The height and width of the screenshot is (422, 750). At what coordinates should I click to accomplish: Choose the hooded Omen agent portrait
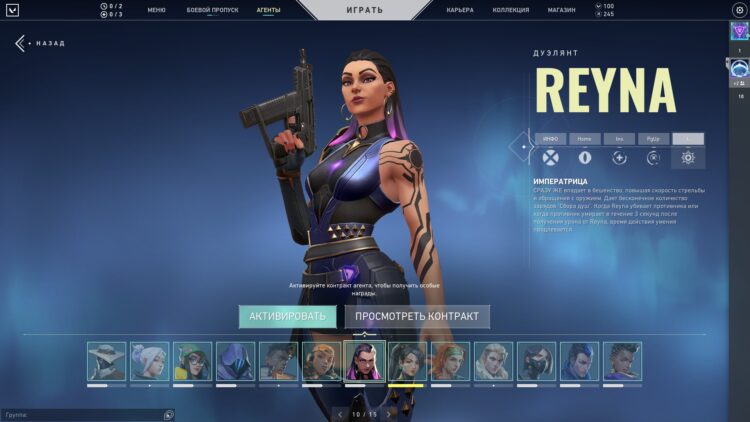pos(235,361)
